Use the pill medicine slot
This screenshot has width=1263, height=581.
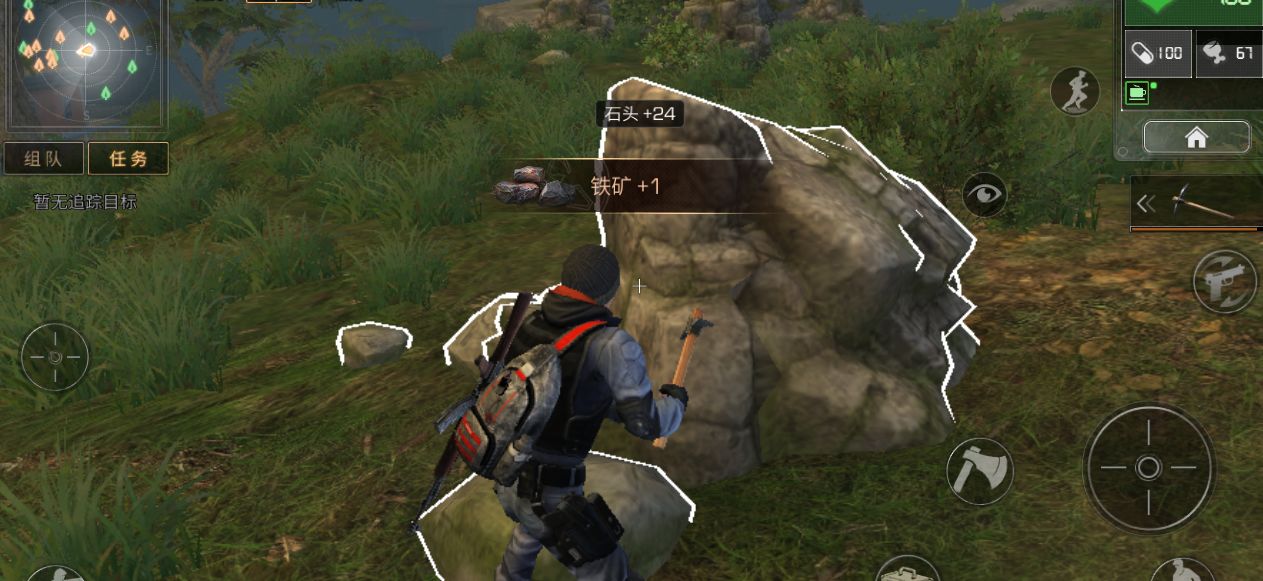coord(1157,53)
